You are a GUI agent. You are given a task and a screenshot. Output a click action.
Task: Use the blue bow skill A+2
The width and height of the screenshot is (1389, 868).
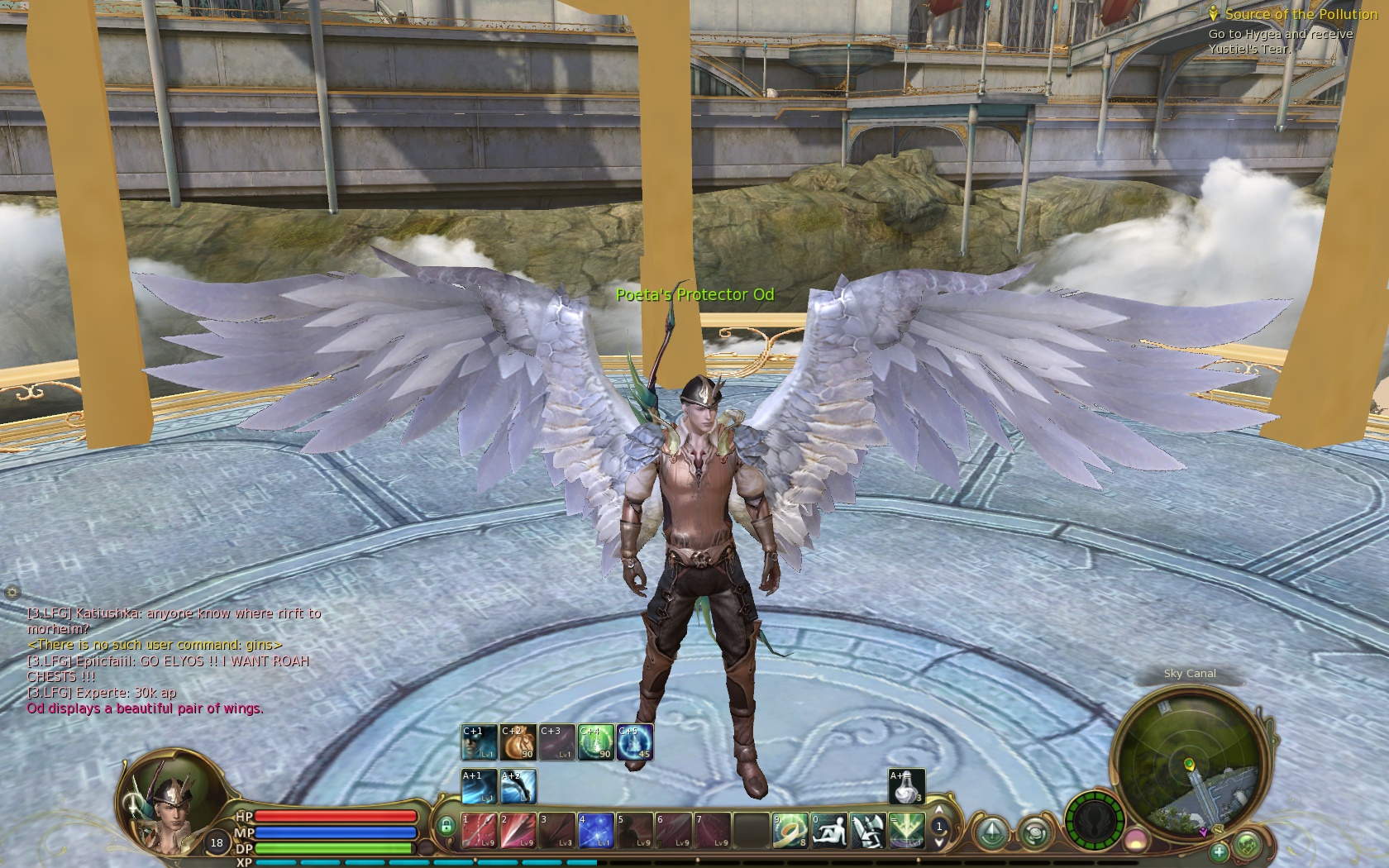pyautogui.click(x=518, y=786)
